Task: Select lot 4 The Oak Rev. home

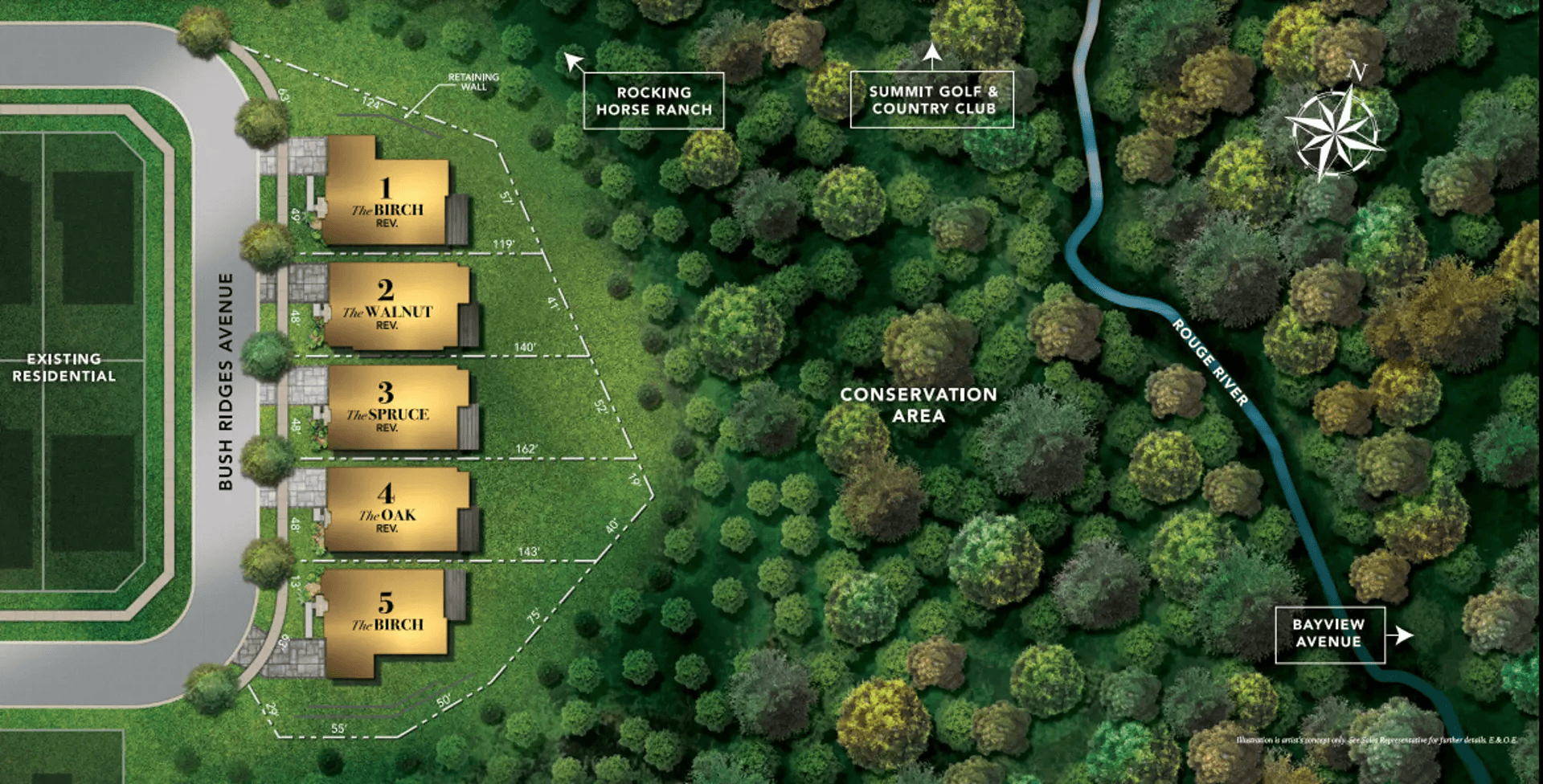Action: click(389, 510)
